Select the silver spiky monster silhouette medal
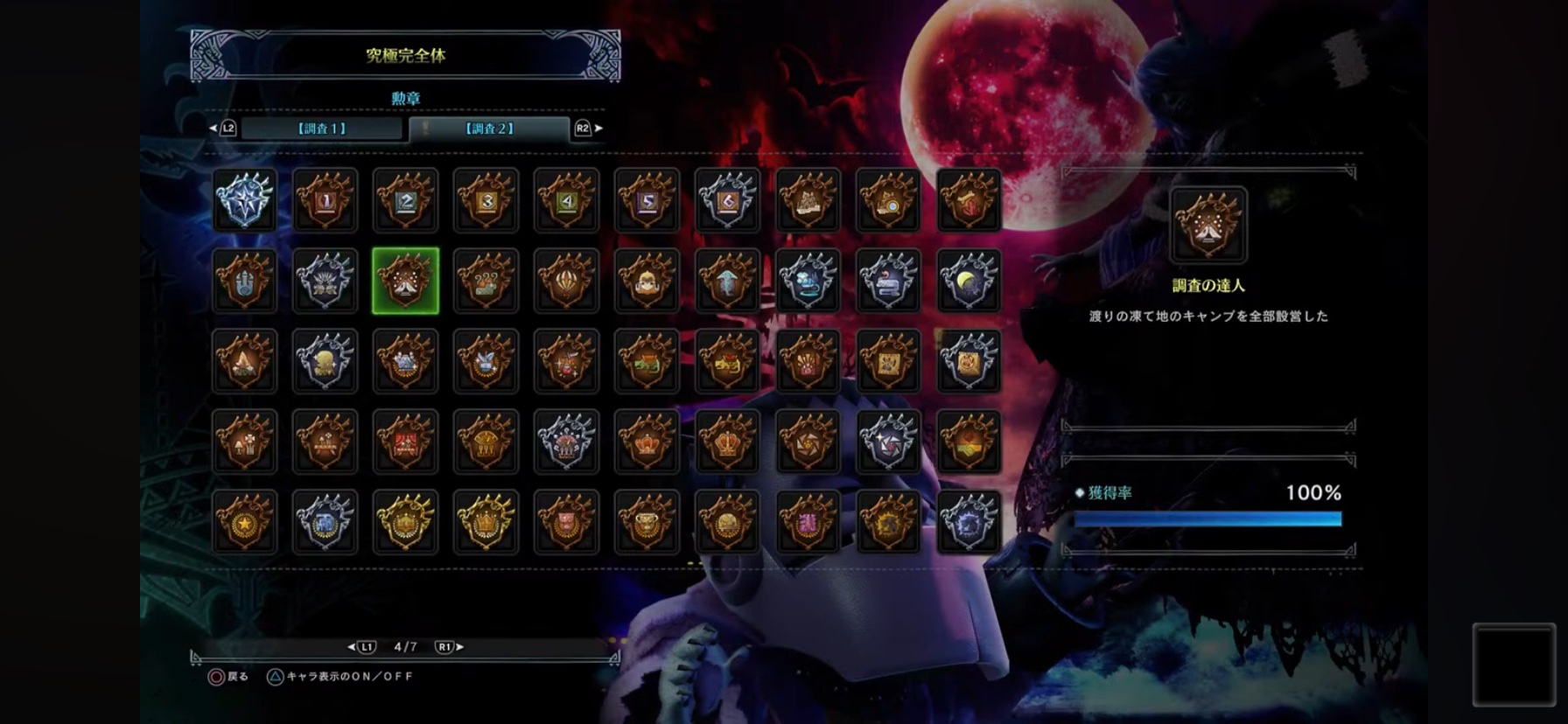 click(x=969, y=522)
